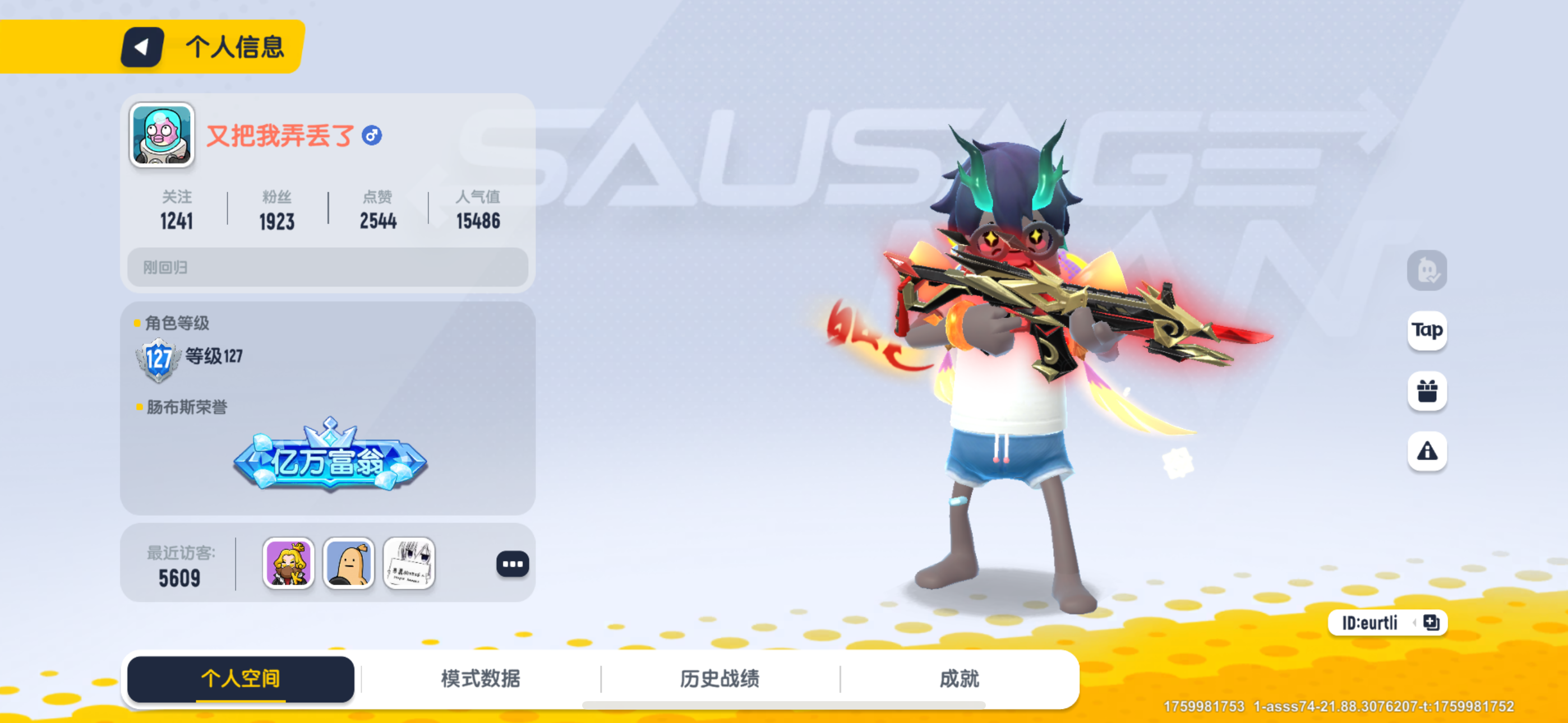Screen dimensions: 1568x723
Task: Open the 历史战绩 tab
Action: click(x=720, y=679)
